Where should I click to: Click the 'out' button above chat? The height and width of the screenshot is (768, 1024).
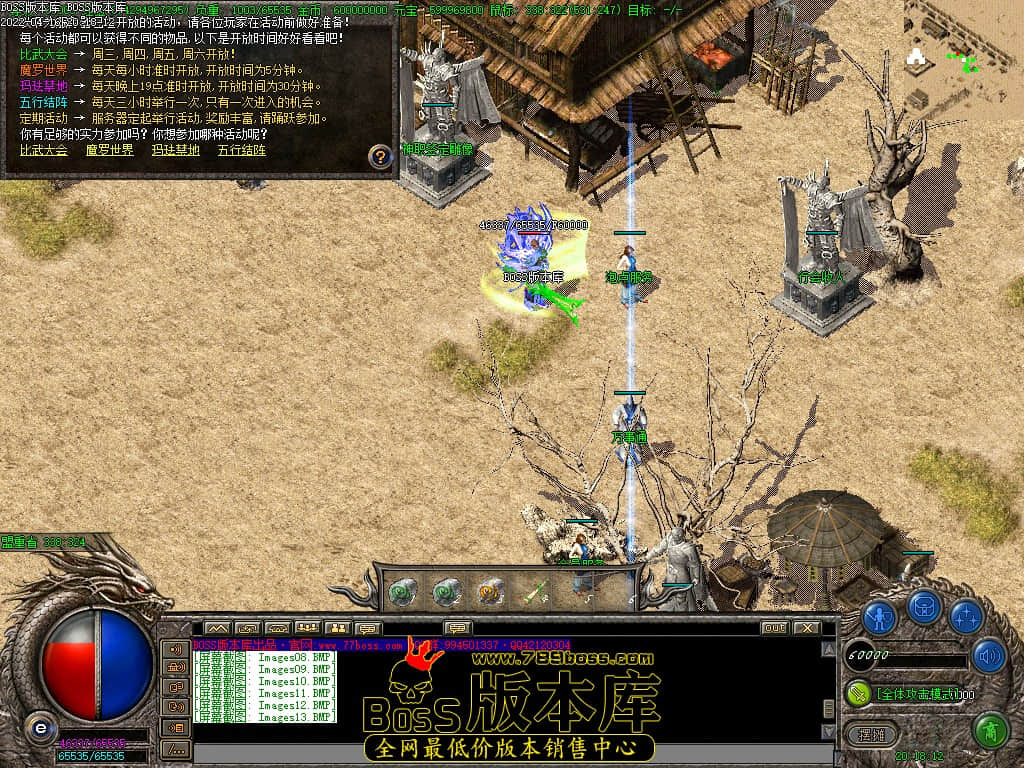tap(774, 628)
